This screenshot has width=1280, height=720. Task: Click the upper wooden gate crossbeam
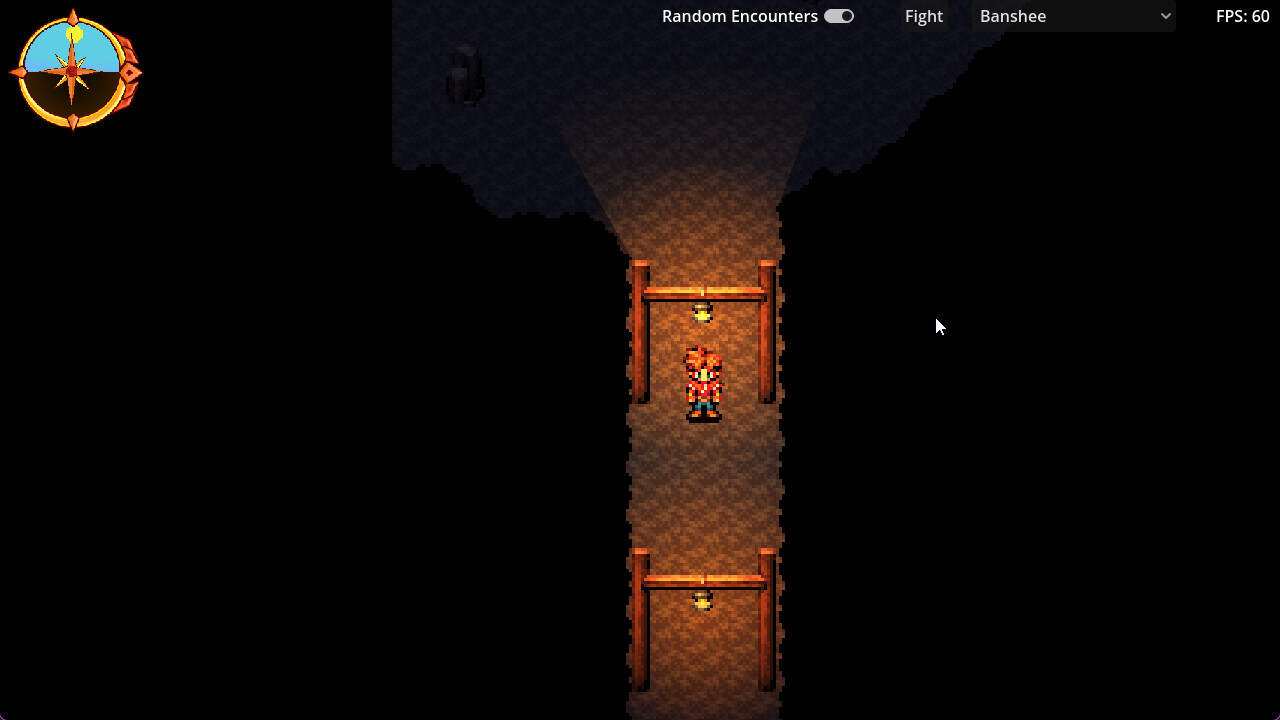[x=703, y=290]
